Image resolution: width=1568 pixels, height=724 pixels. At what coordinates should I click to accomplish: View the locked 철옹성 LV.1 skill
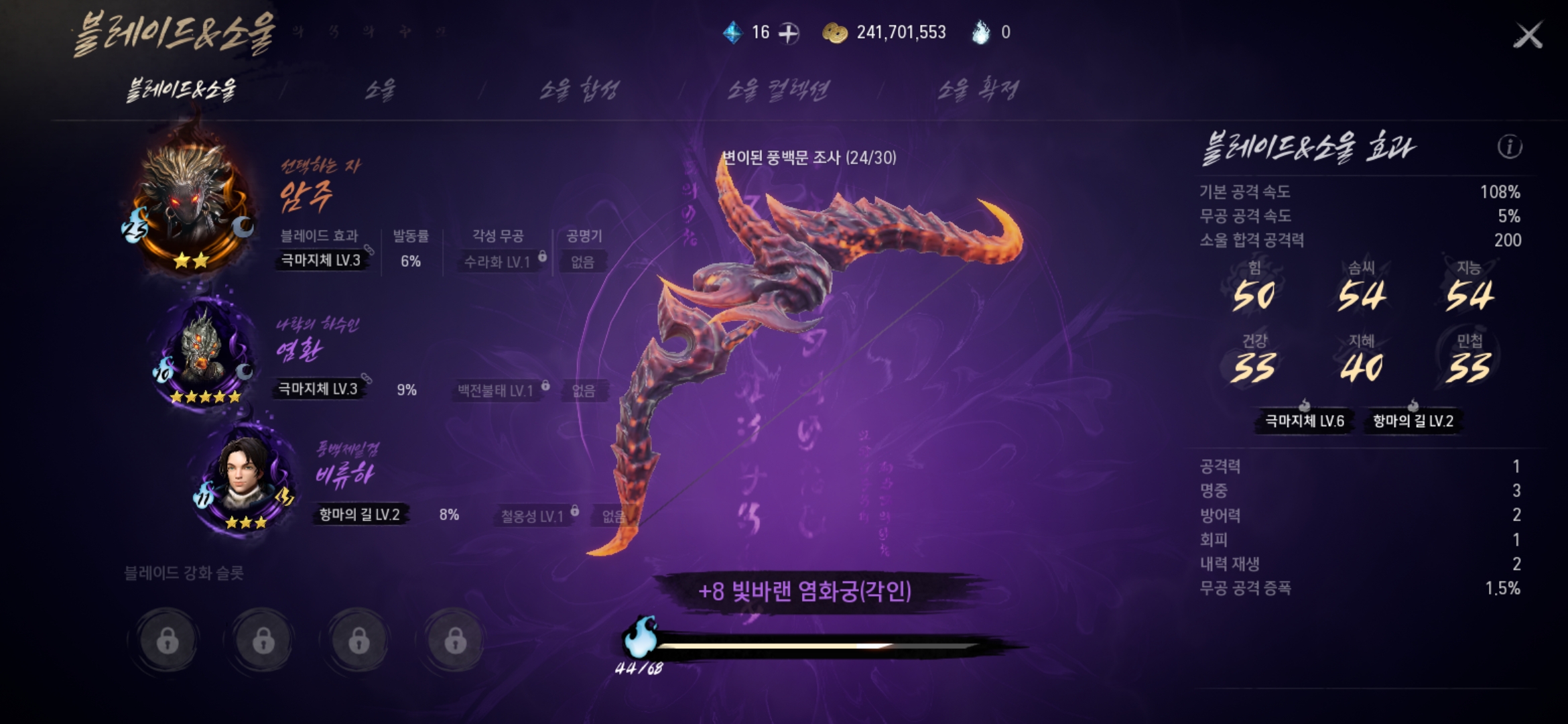click(x=533, y=516)
